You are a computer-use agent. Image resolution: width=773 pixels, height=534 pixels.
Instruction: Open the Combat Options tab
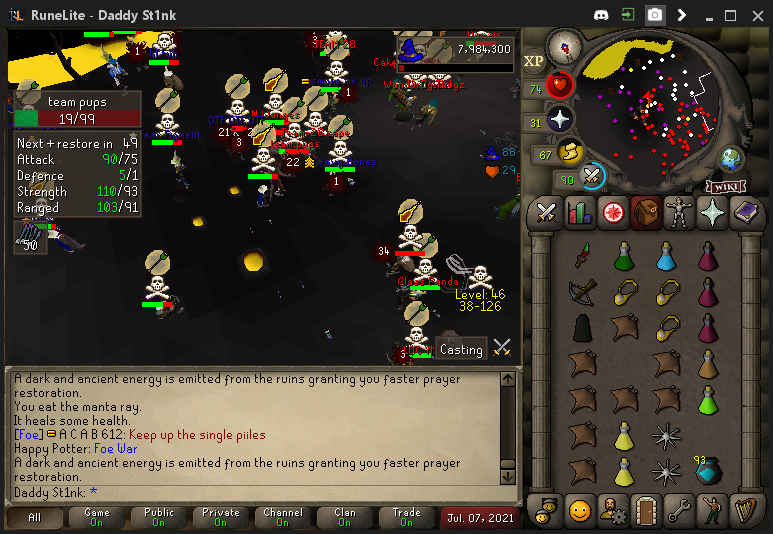tap(546, 213)
